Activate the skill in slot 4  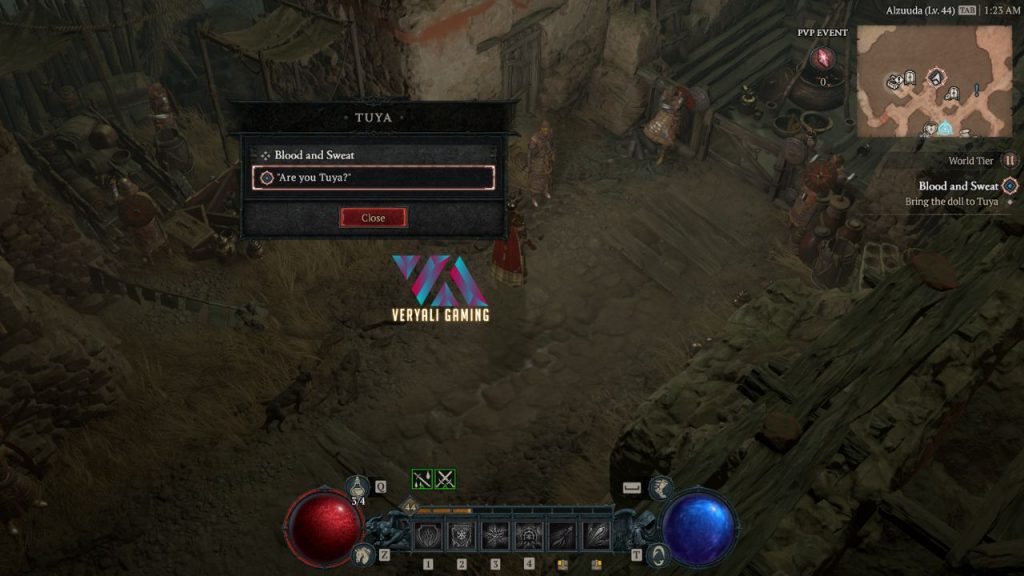[528, 536]
